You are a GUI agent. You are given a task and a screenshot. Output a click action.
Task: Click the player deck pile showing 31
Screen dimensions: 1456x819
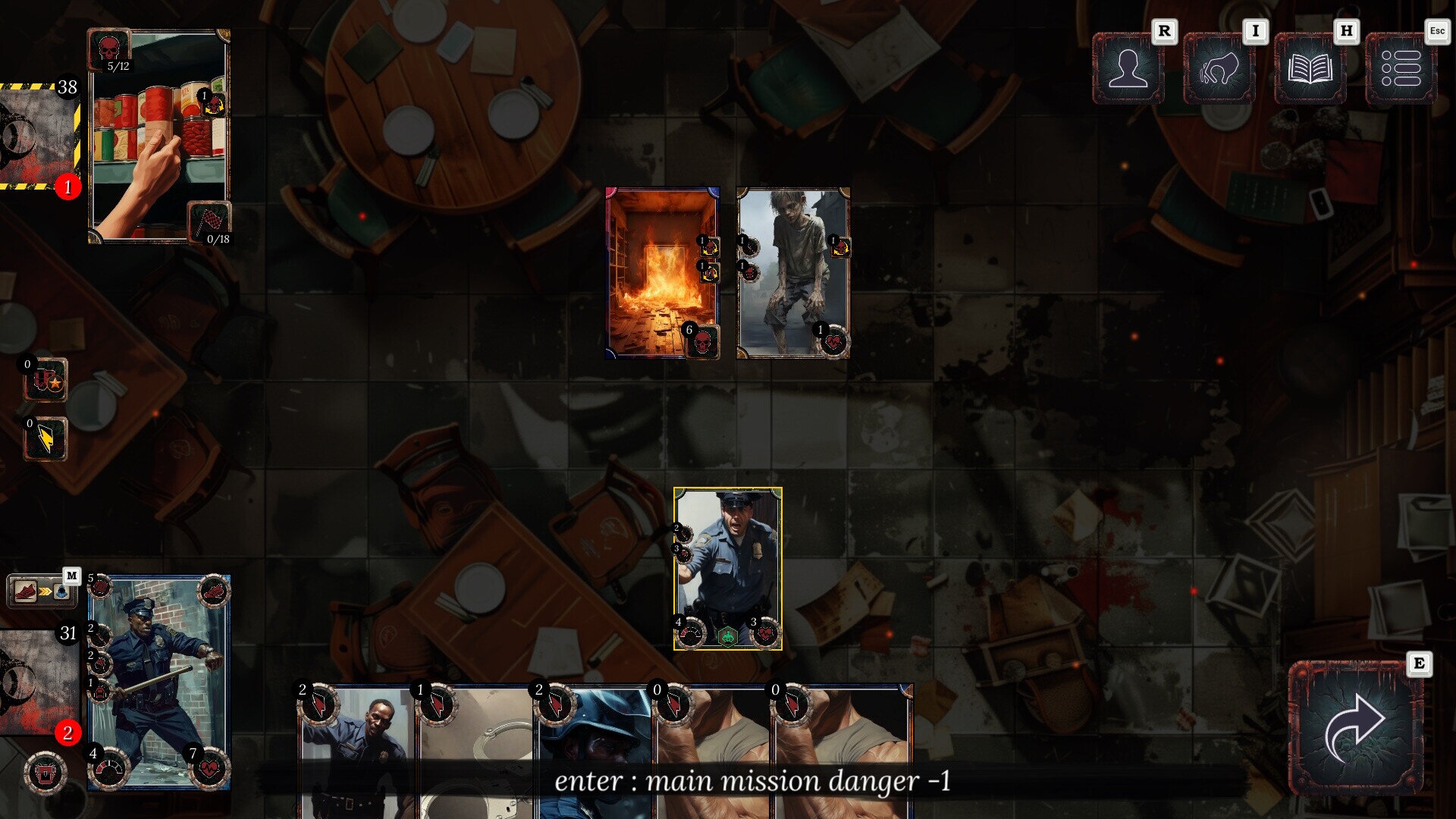38,682
